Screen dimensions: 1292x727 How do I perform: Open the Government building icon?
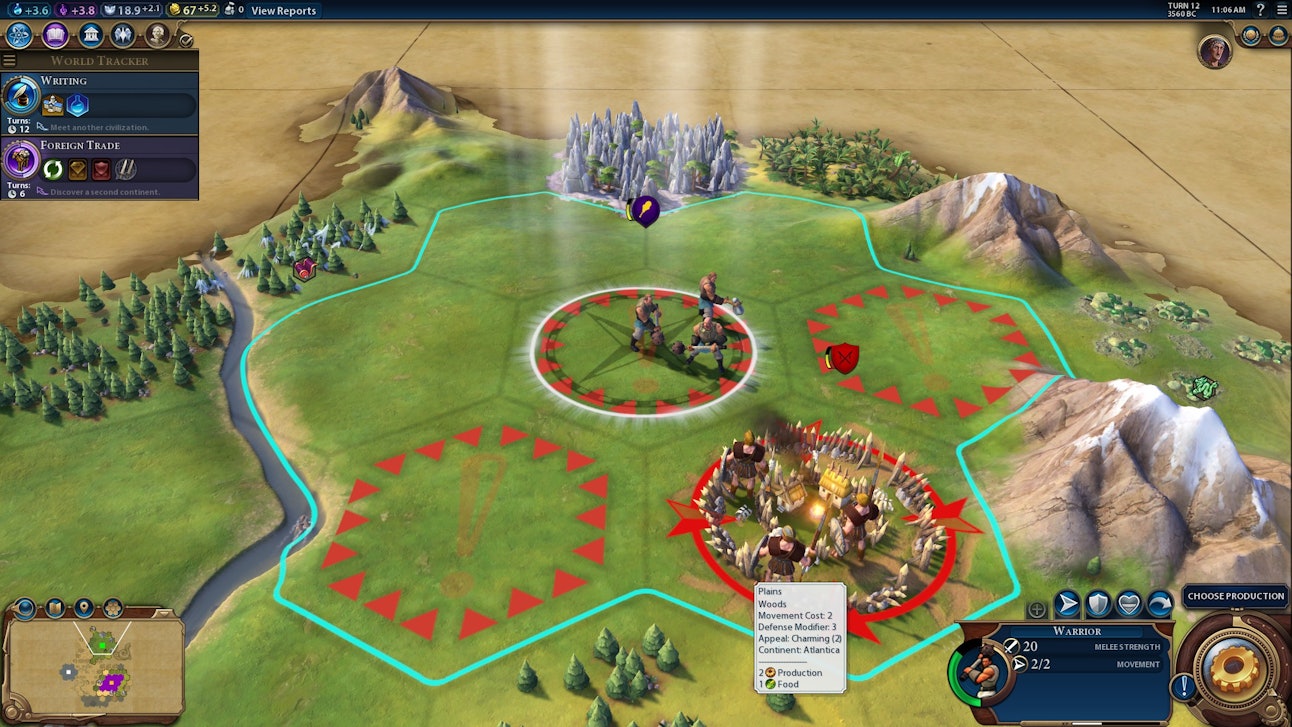(x=90, y=35)
